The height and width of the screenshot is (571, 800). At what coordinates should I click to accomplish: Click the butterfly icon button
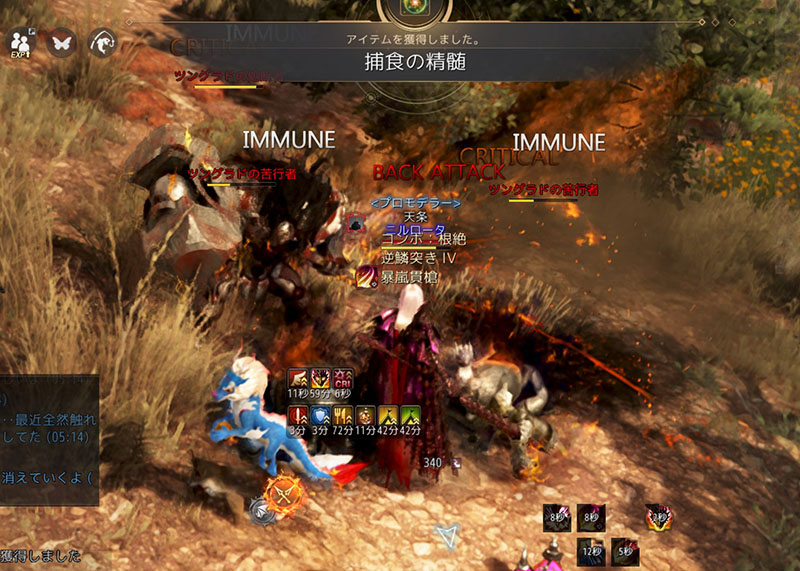tap(62, 42)
